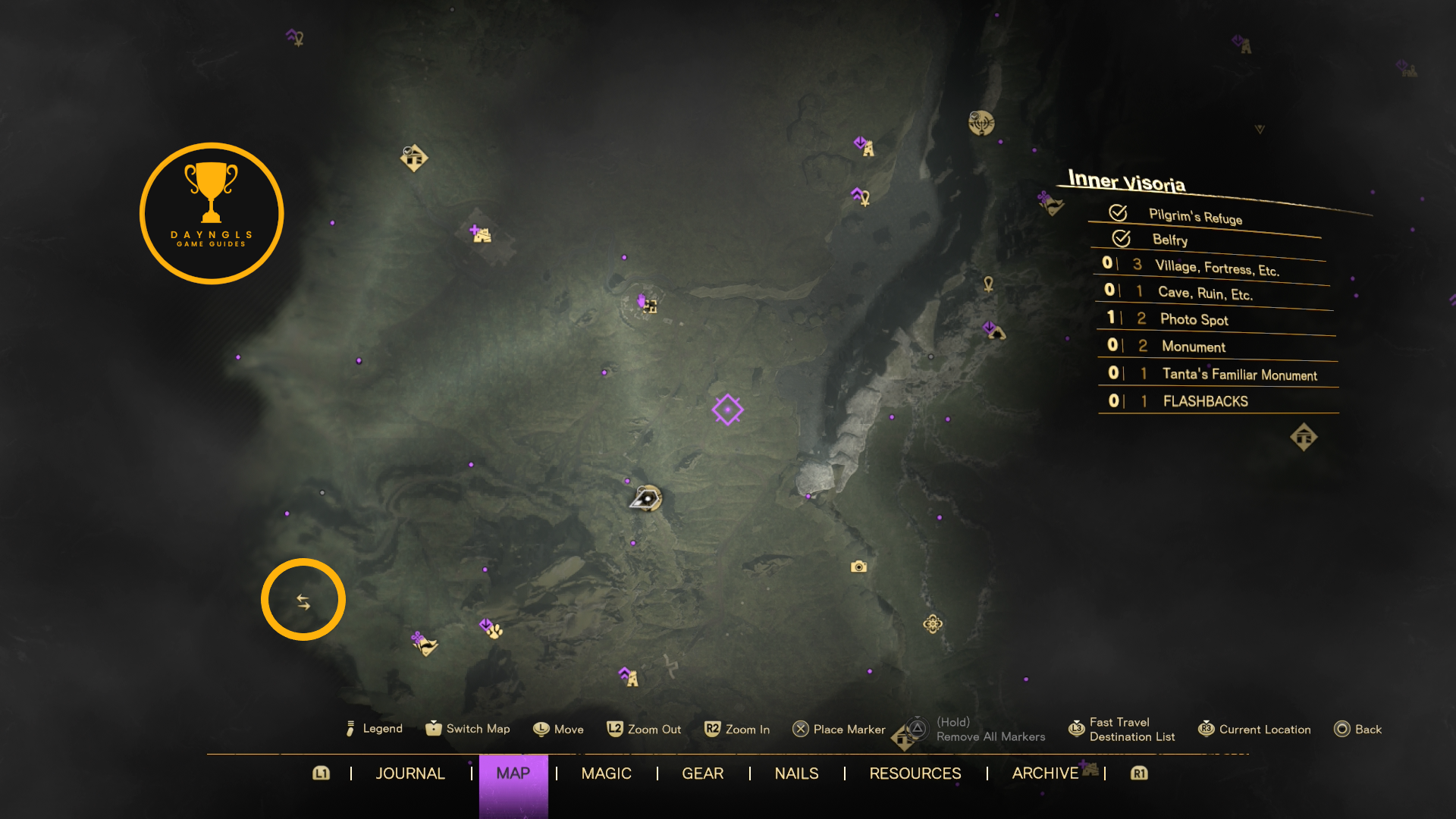1456x819 pixels.
Task: Select the Nails tab
Action: (796, 773)
